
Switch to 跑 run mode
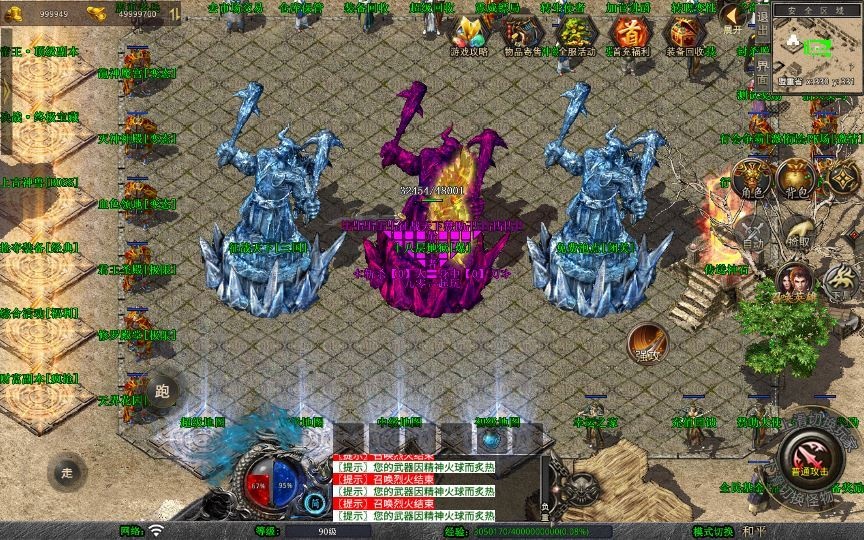[163, 391]
